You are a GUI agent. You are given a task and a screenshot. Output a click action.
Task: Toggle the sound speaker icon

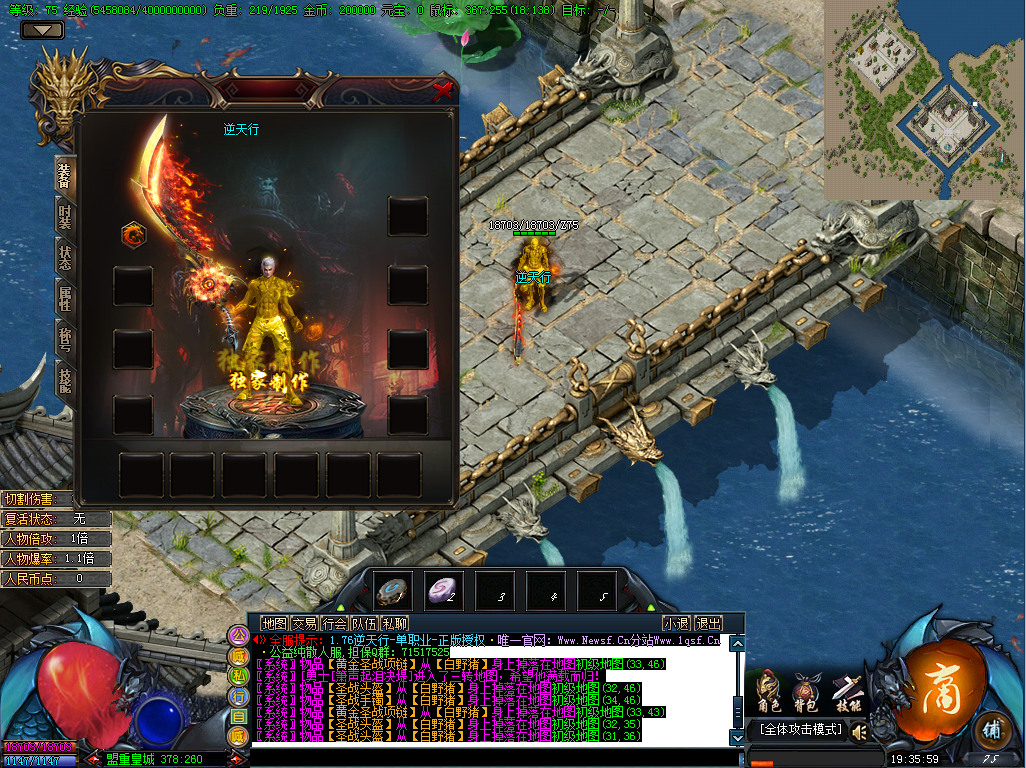pyautogui.click(x=859, y=732)
